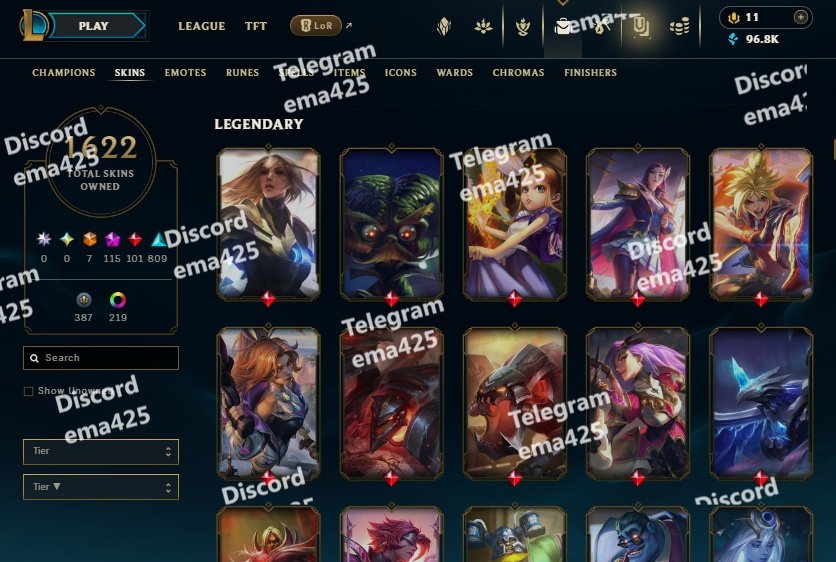
Task: Open the Chromas tab
Action: tap(519, 73)
